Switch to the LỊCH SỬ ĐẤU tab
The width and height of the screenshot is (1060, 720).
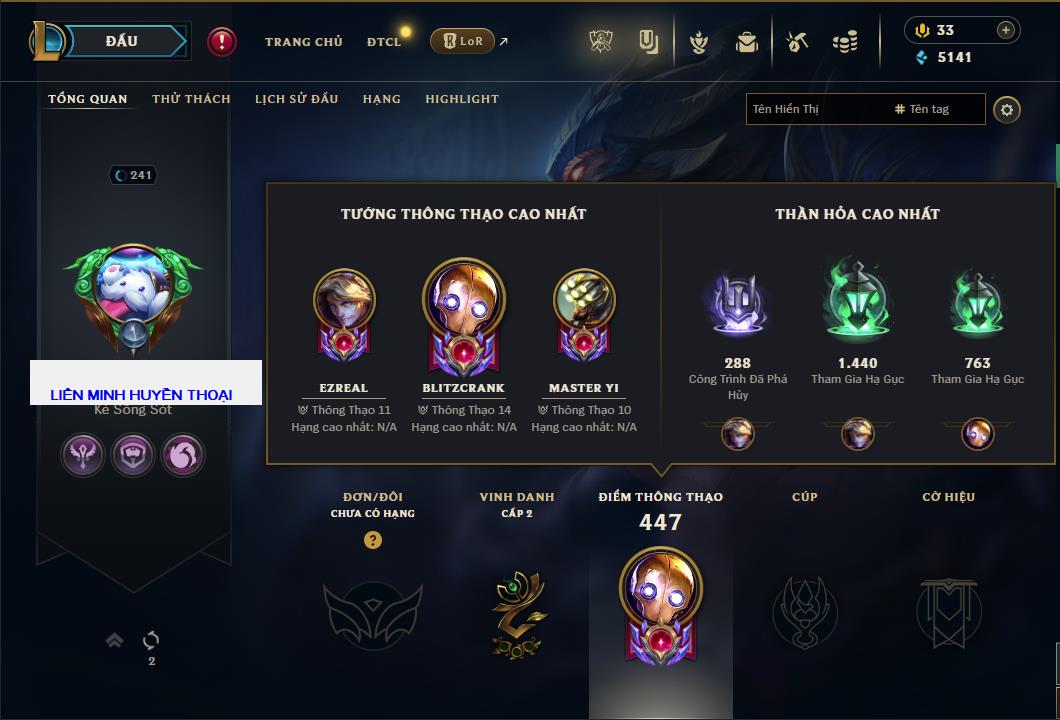tap(296, 99)
